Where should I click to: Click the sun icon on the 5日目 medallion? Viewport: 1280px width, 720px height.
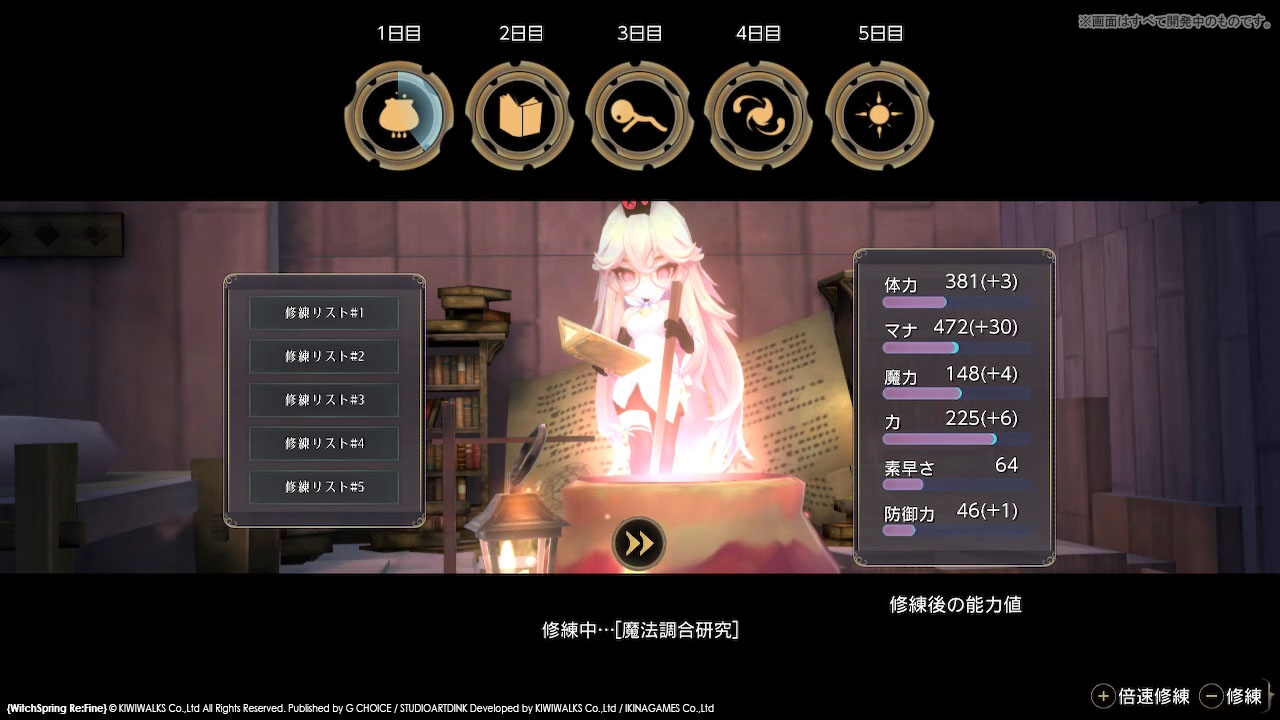879,113
